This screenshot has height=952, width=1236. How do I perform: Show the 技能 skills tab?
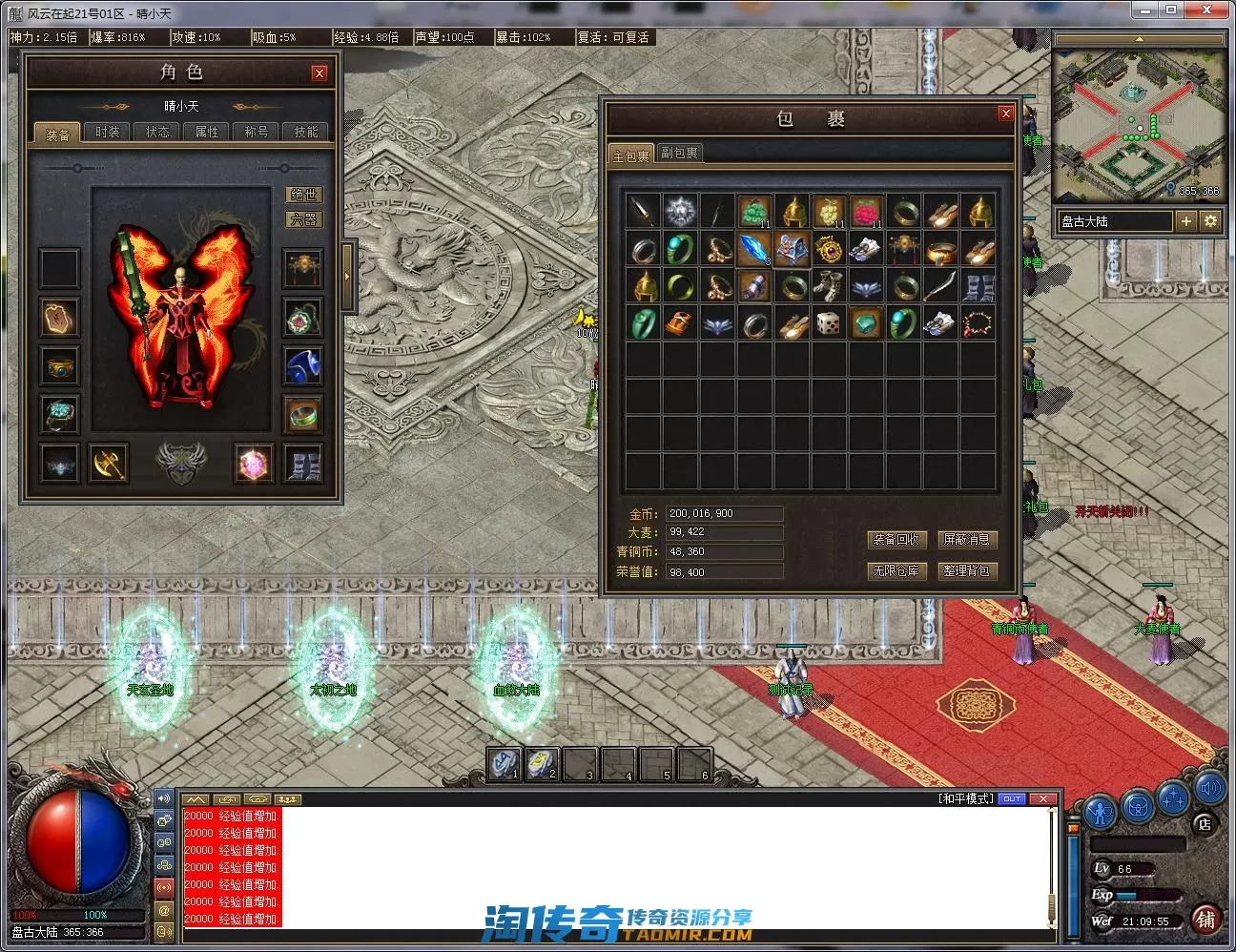(x=306, y=132)
